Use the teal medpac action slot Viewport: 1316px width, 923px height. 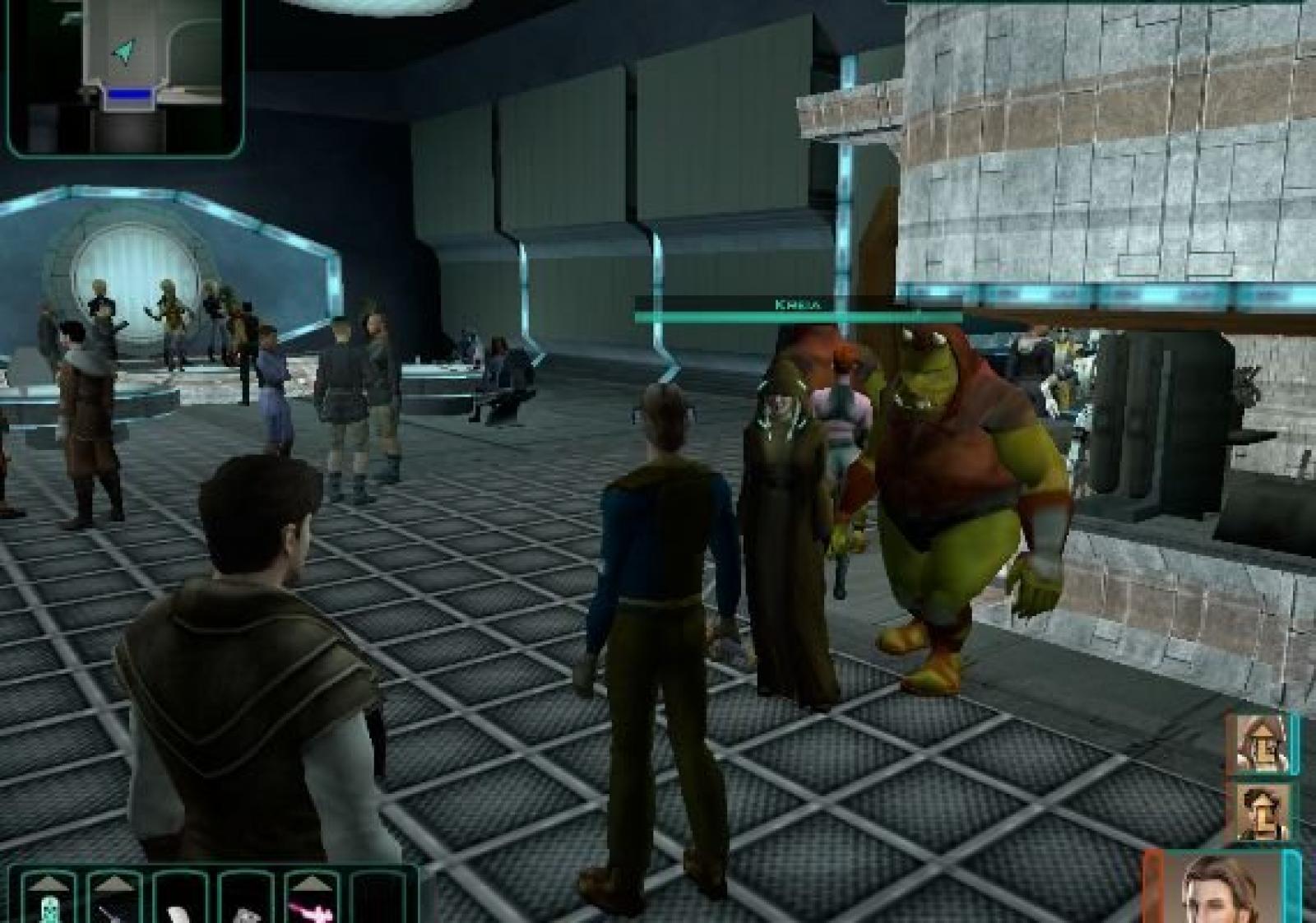tap(49, 911)
